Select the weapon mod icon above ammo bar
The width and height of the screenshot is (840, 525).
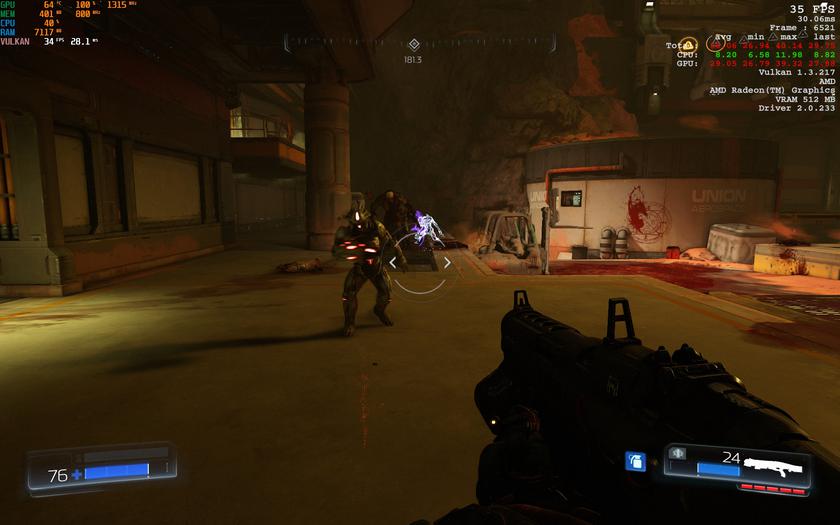click(676, 453)
